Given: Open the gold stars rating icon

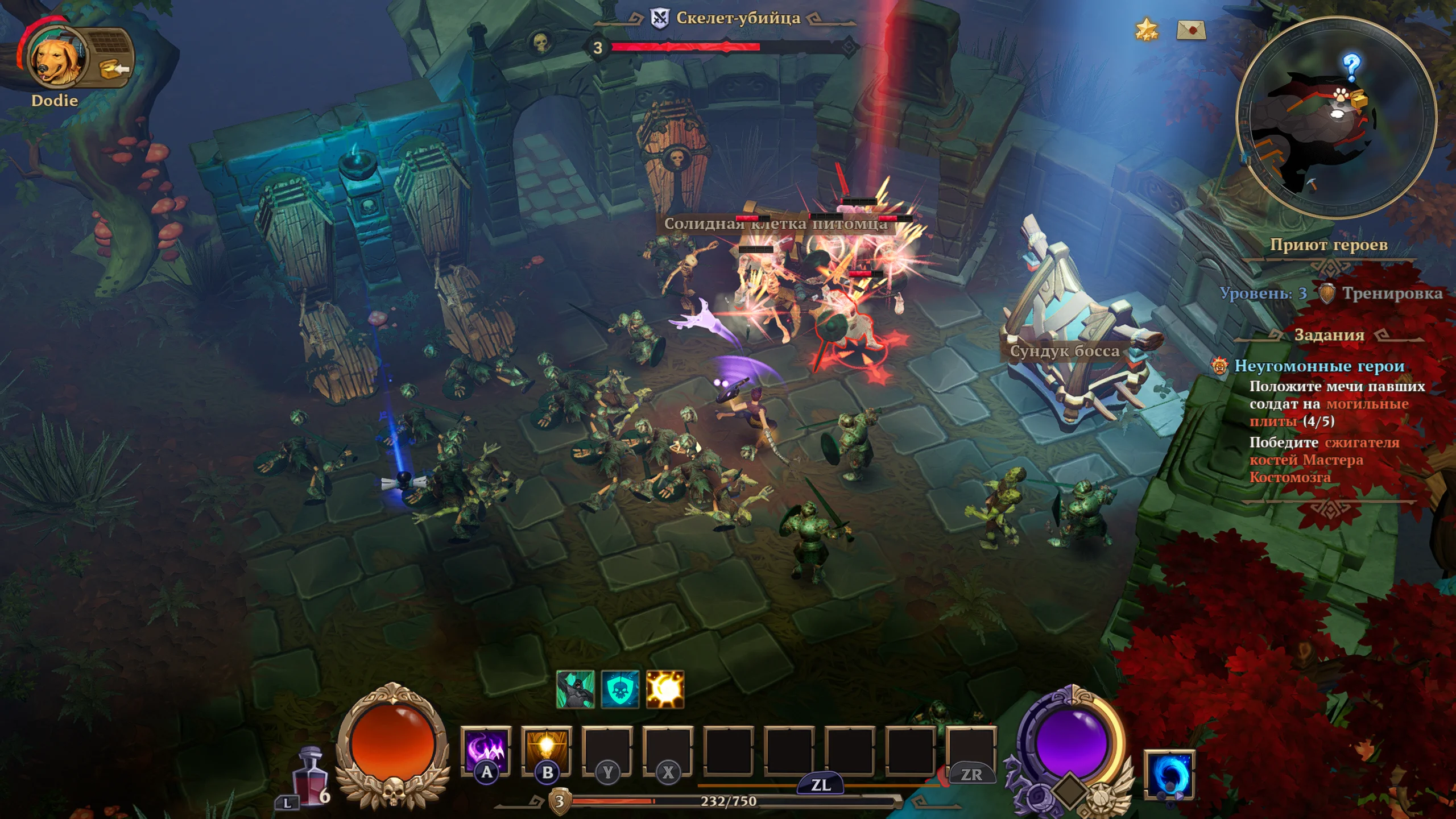Looking at the screenshot, I should pyautogui.click(x=1147, y=29).
